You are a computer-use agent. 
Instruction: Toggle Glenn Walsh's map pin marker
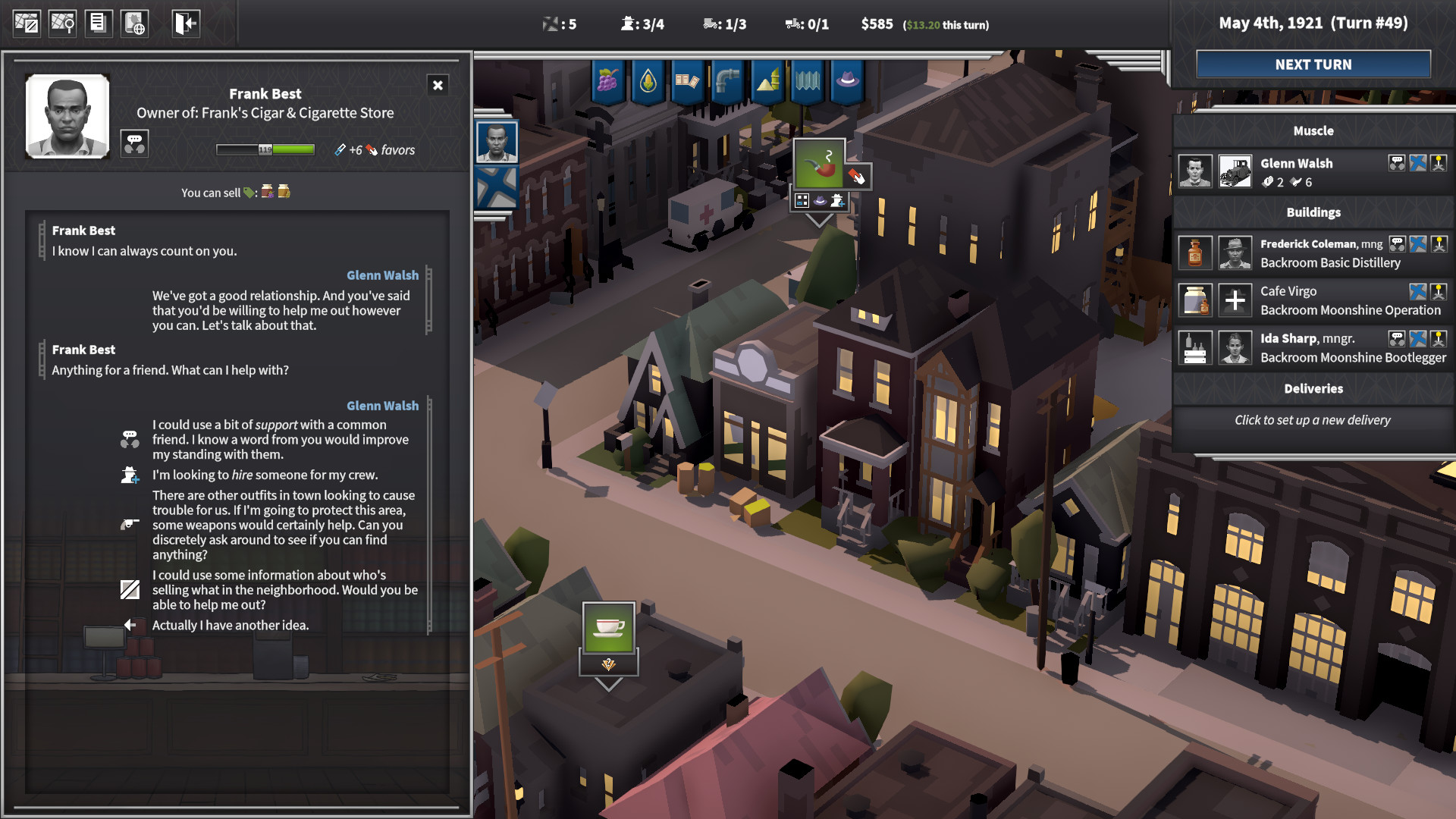[1439, 163]
